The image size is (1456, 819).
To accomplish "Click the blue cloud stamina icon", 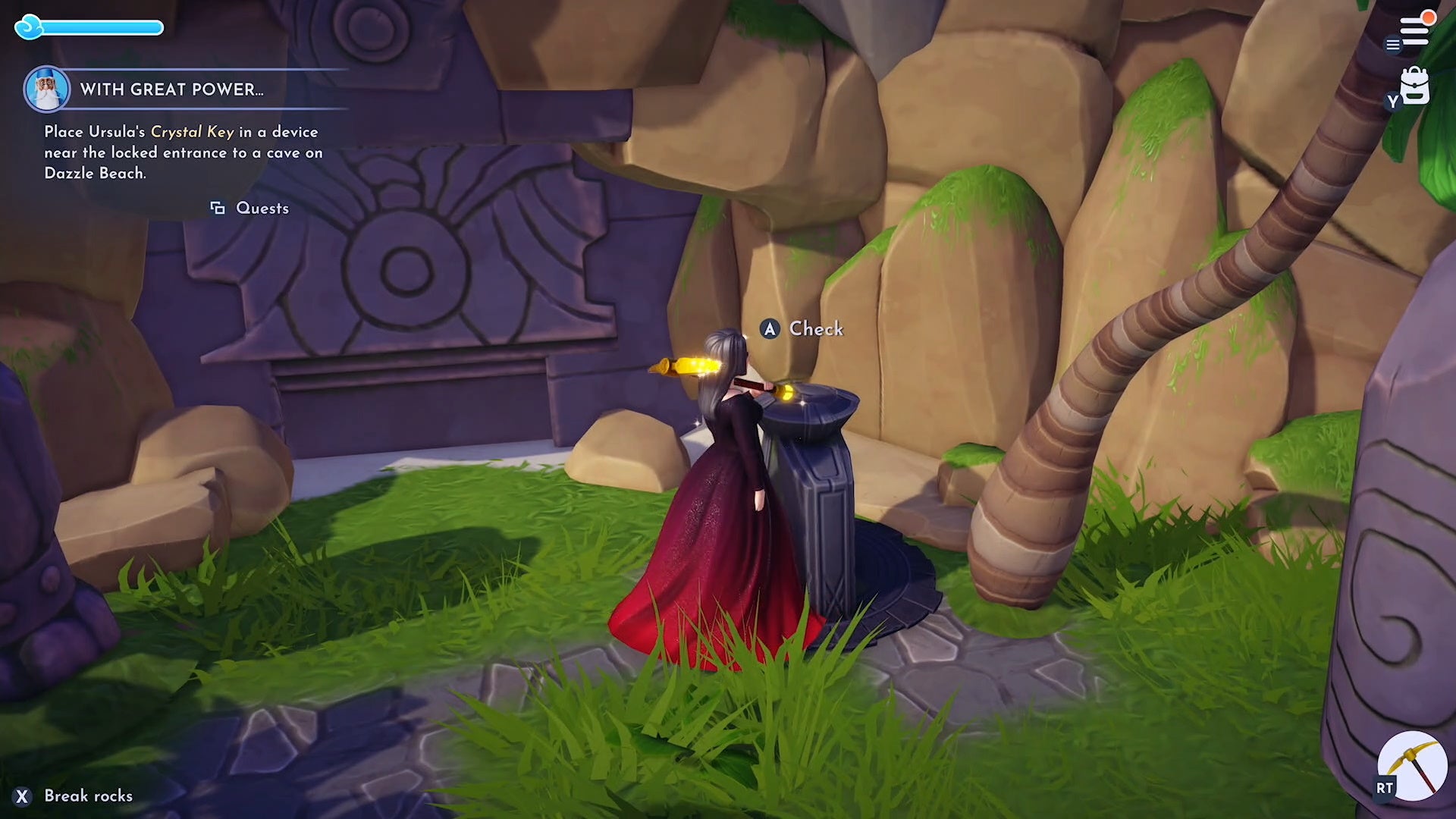I will (29, 26).
